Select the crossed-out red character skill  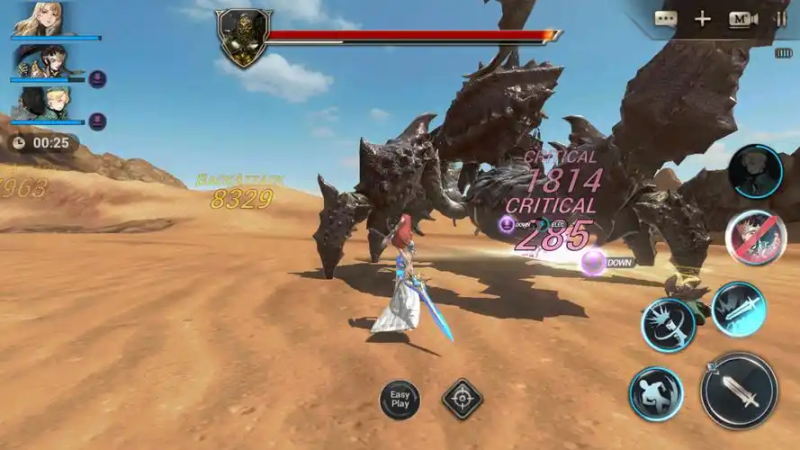[x=755, y=239]
